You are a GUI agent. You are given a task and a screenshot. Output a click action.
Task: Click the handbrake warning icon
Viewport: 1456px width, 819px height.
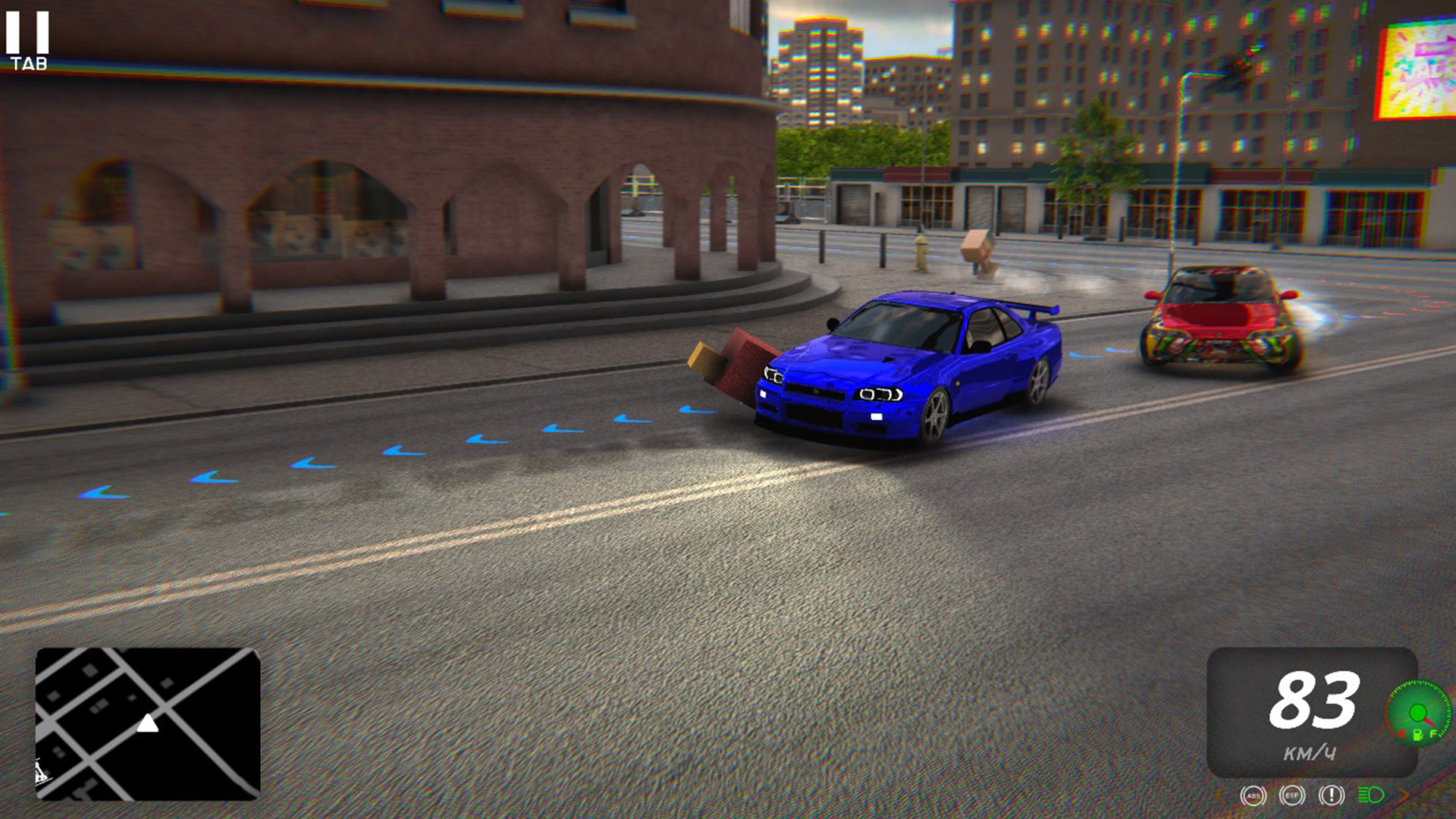[x=1332, y=795]
